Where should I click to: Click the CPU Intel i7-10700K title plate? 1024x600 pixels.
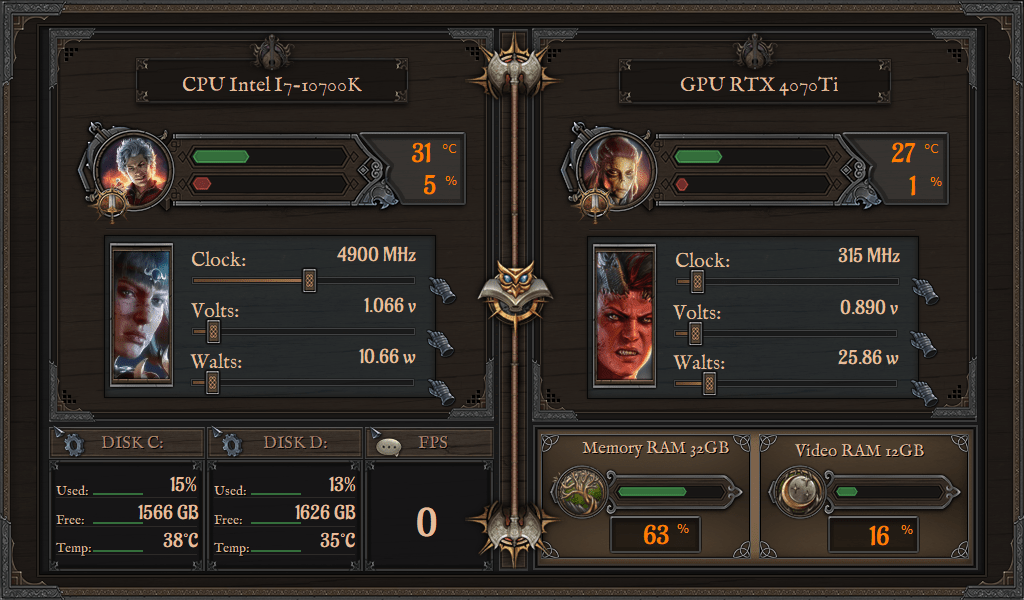tap(272, 85)
